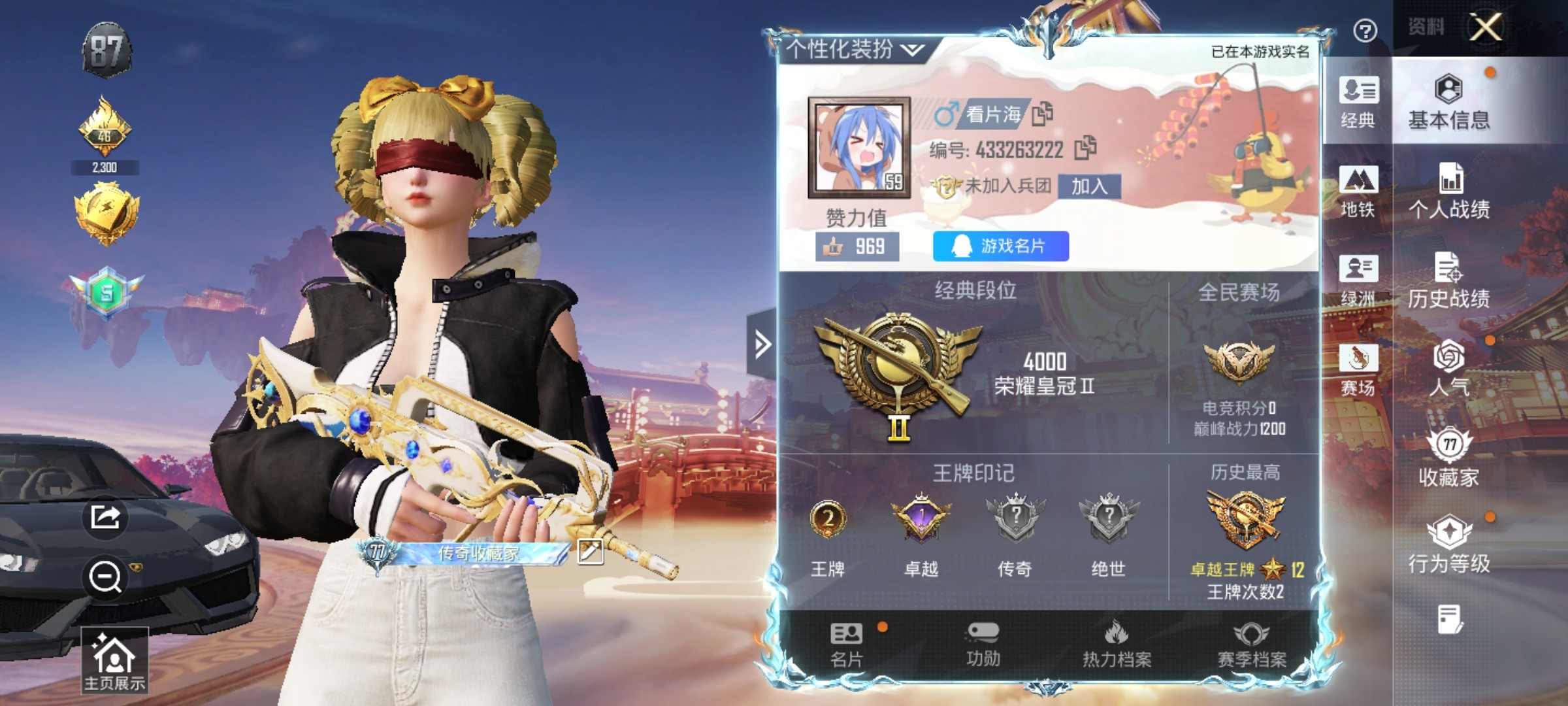Open the 热力档案 bottom tab
Screen dimensions: 1568x706
click(x=1117, y=645)
